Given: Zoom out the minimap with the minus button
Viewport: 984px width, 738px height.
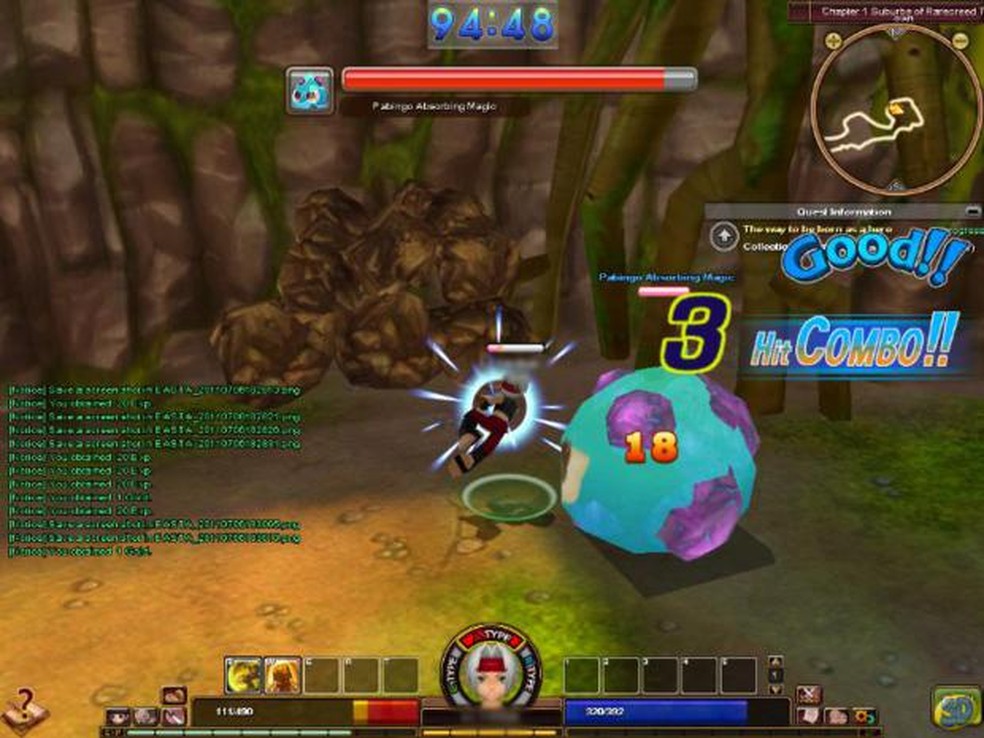Looking at the screenshot, I should pyautogui.click(x=960, y=40).
